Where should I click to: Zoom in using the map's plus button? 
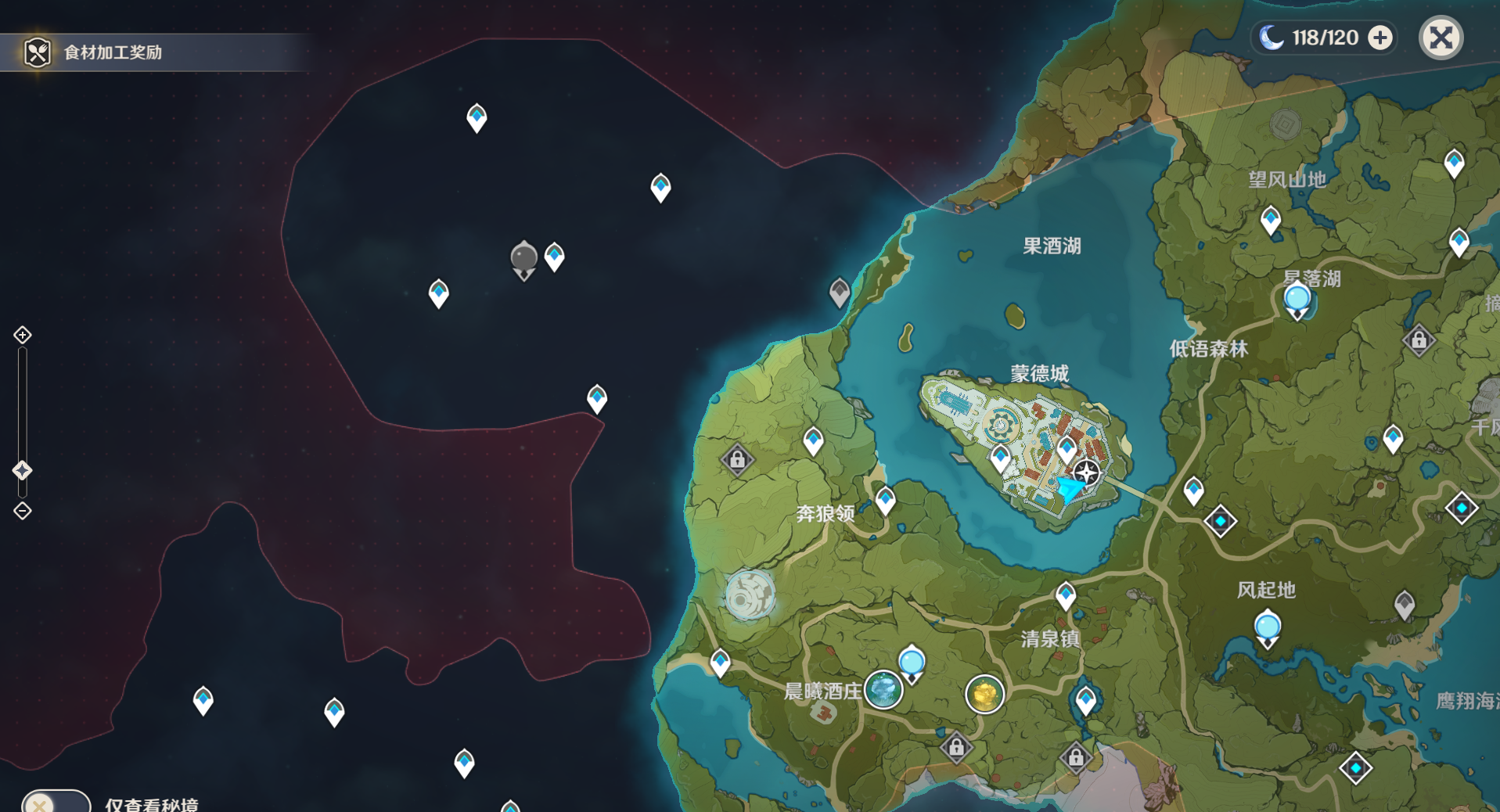[x=23, y=335]
